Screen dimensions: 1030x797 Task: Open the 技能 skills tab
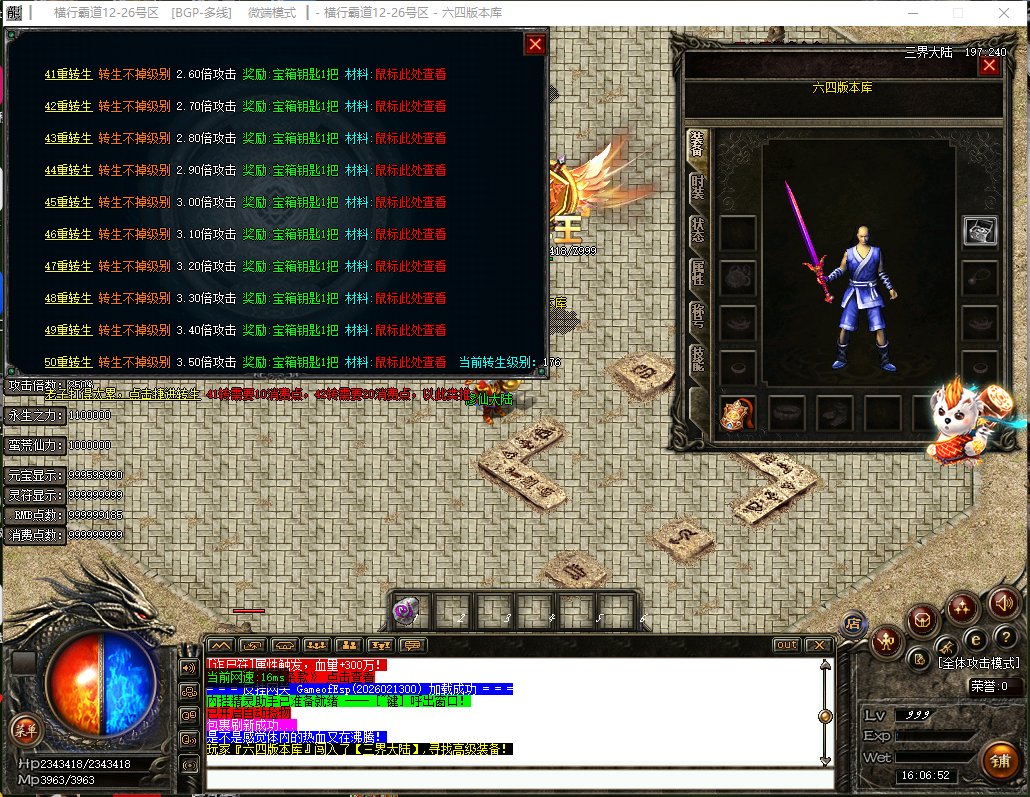(697, 358)
